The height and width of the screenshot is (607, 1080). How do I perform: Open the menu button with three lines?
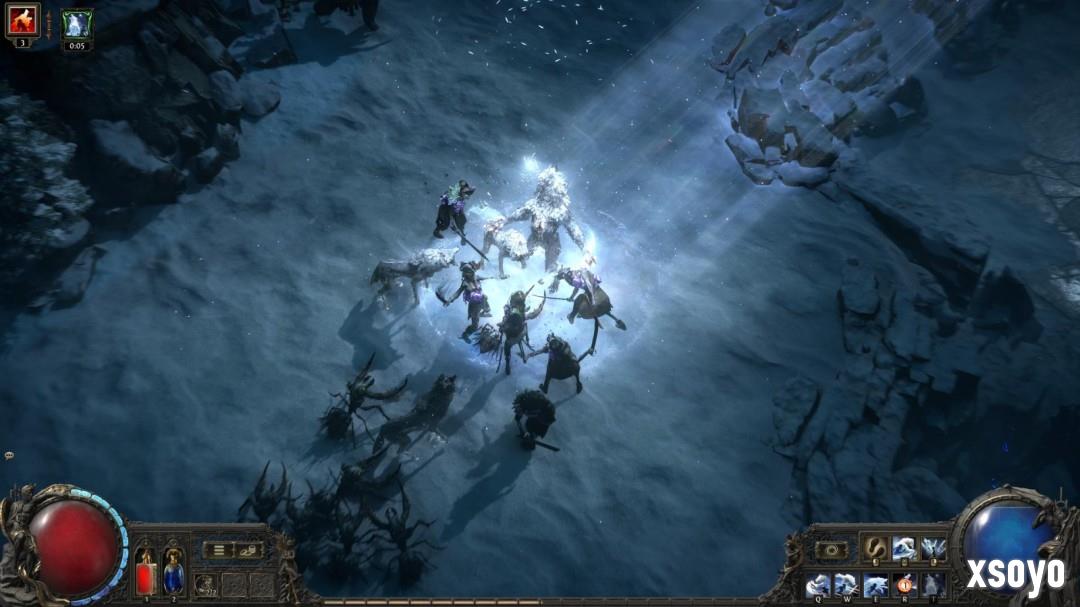(218, 549)
